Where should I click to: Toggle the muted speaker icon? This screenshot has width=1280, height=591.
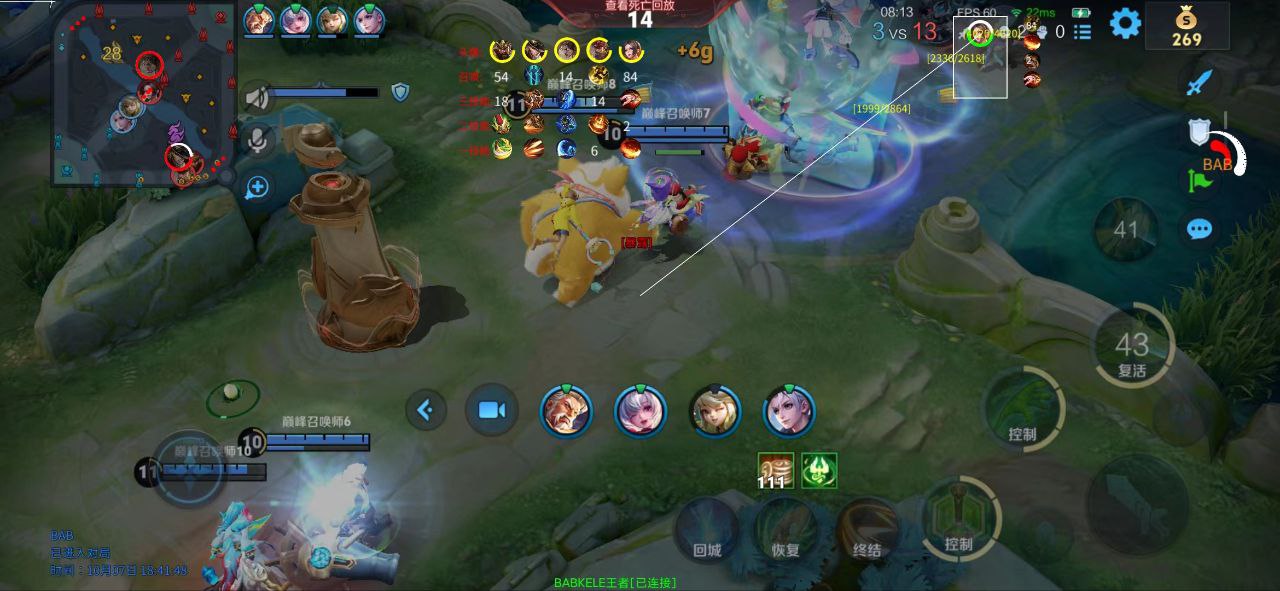point(257,97)
